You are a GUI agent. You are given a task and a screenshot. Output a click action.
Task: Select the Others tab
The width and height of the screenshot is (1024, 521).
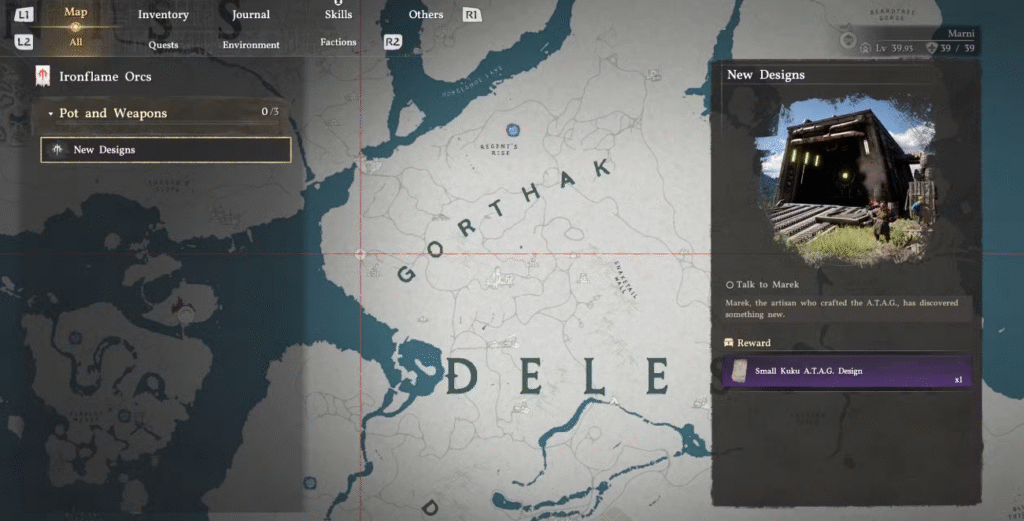tap(426, 15)
